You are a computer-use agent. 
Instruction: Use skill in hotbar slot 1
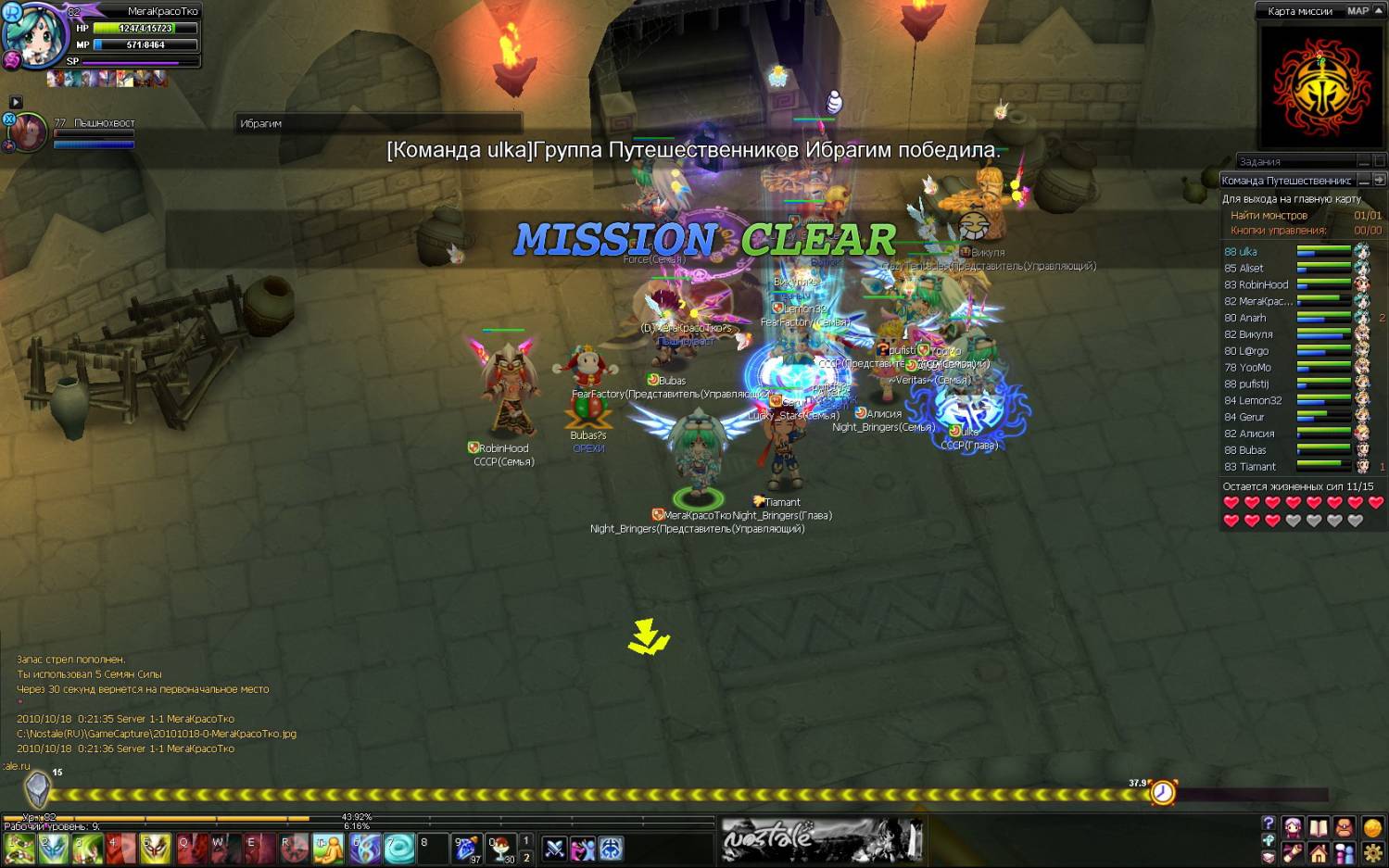click(19, 849)
